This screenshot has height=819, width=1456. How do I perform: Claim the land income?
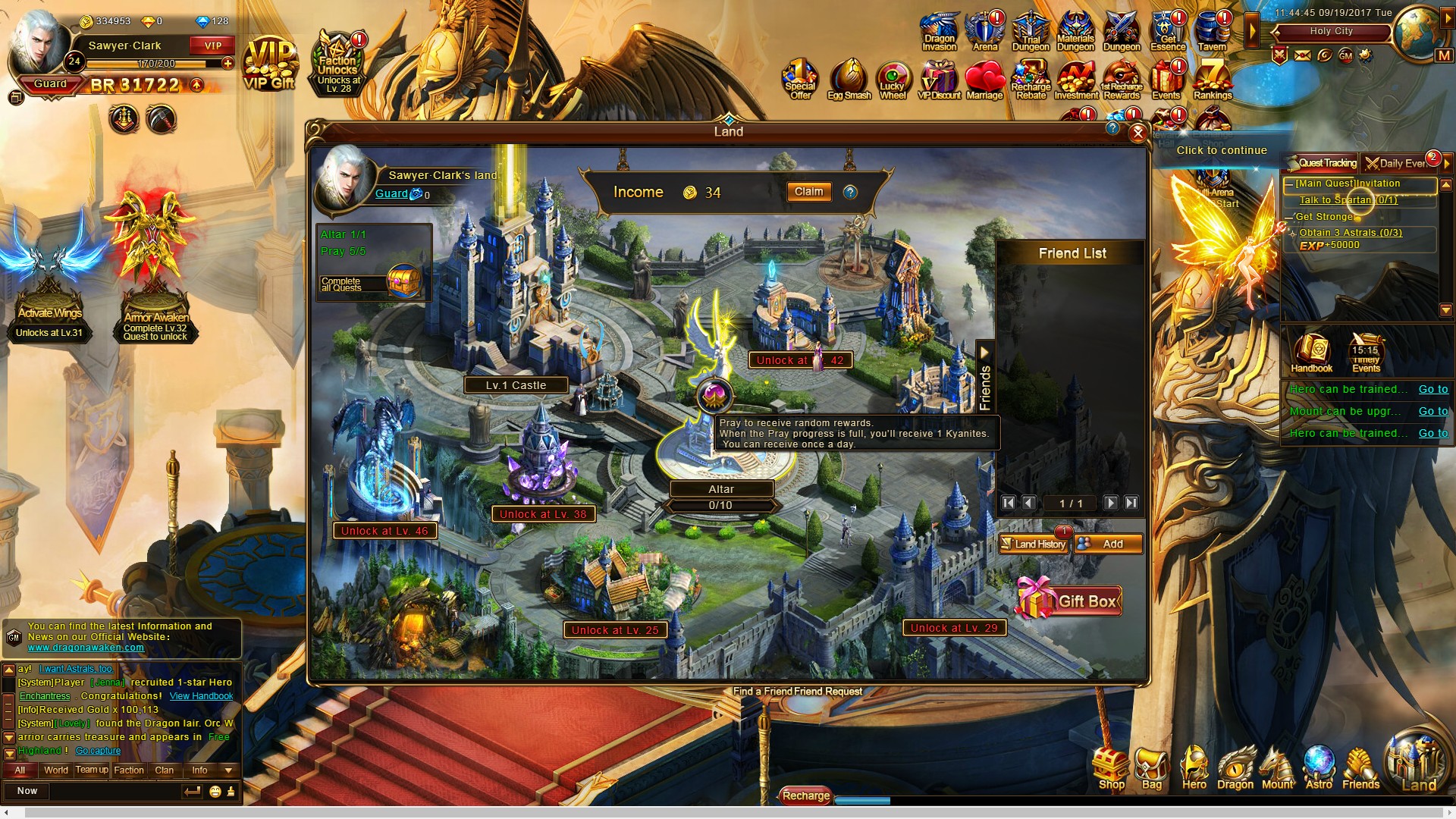click(x=808, y=192)
